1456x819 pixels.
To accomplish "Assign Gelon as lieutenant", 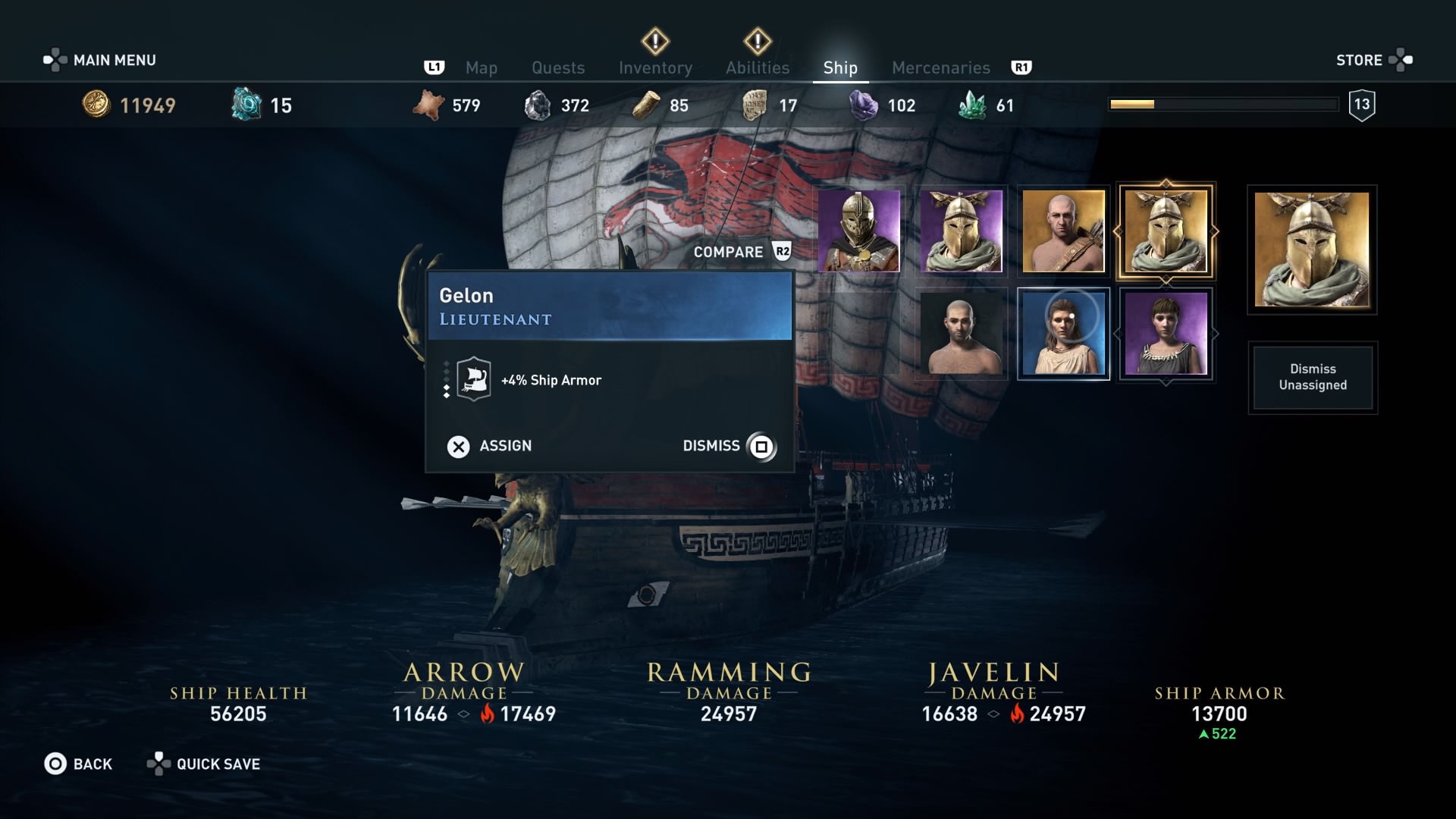I will (x=490, y=447).
